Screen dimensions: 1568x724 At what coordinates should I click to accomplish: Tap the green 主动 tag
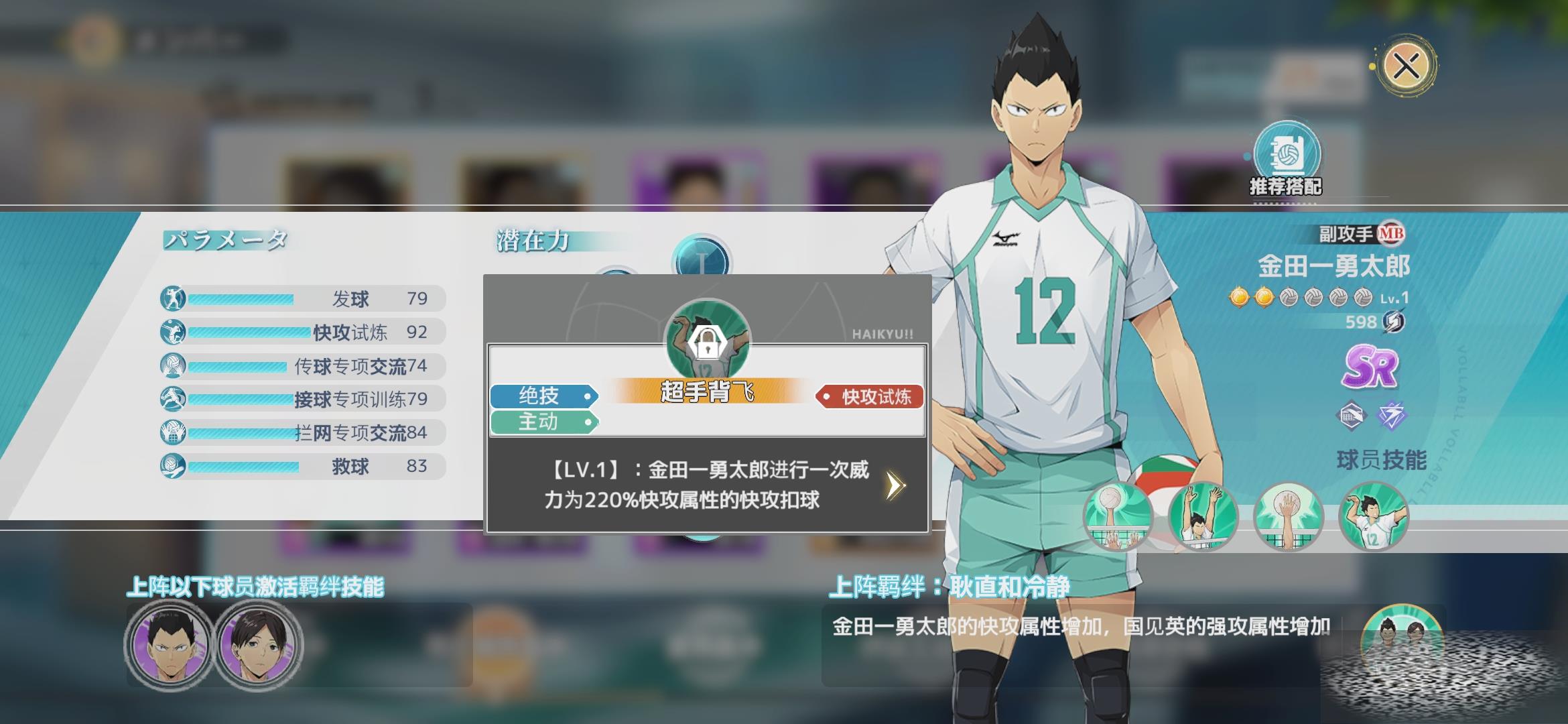tap(543, 422)
